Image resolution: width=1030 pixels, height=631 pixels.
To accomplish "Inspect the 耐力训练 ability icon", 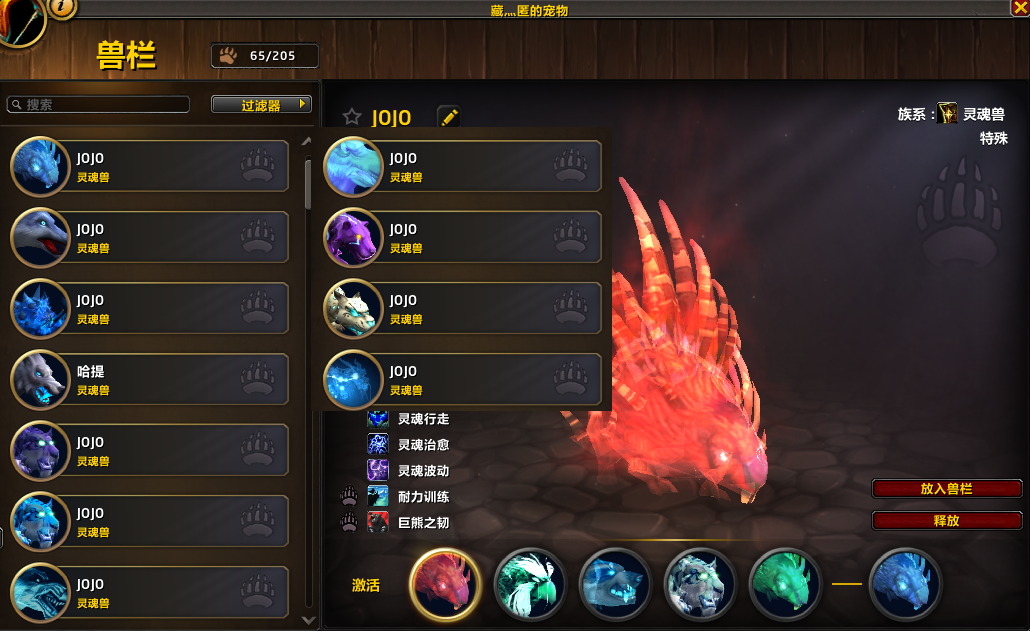I will [378, 496].
